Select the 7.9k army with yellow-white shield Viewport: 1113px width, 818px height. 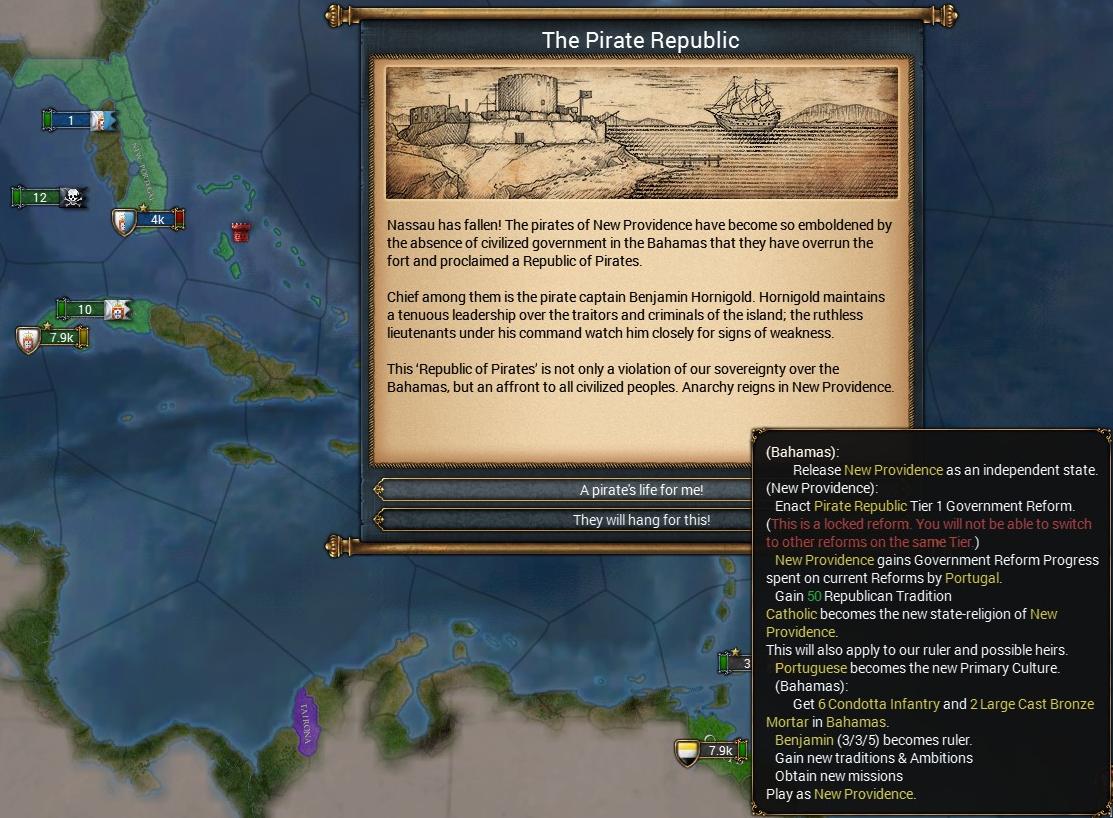tap(712, 751)
